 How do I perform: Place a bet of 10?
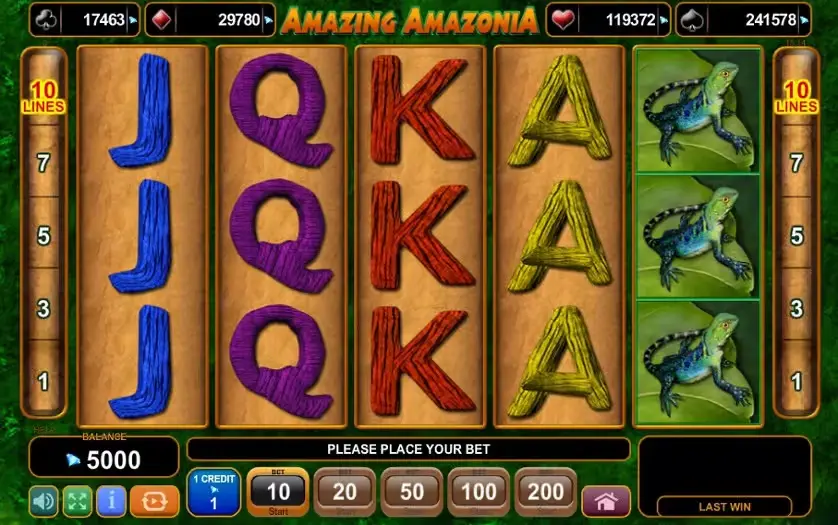277,492
